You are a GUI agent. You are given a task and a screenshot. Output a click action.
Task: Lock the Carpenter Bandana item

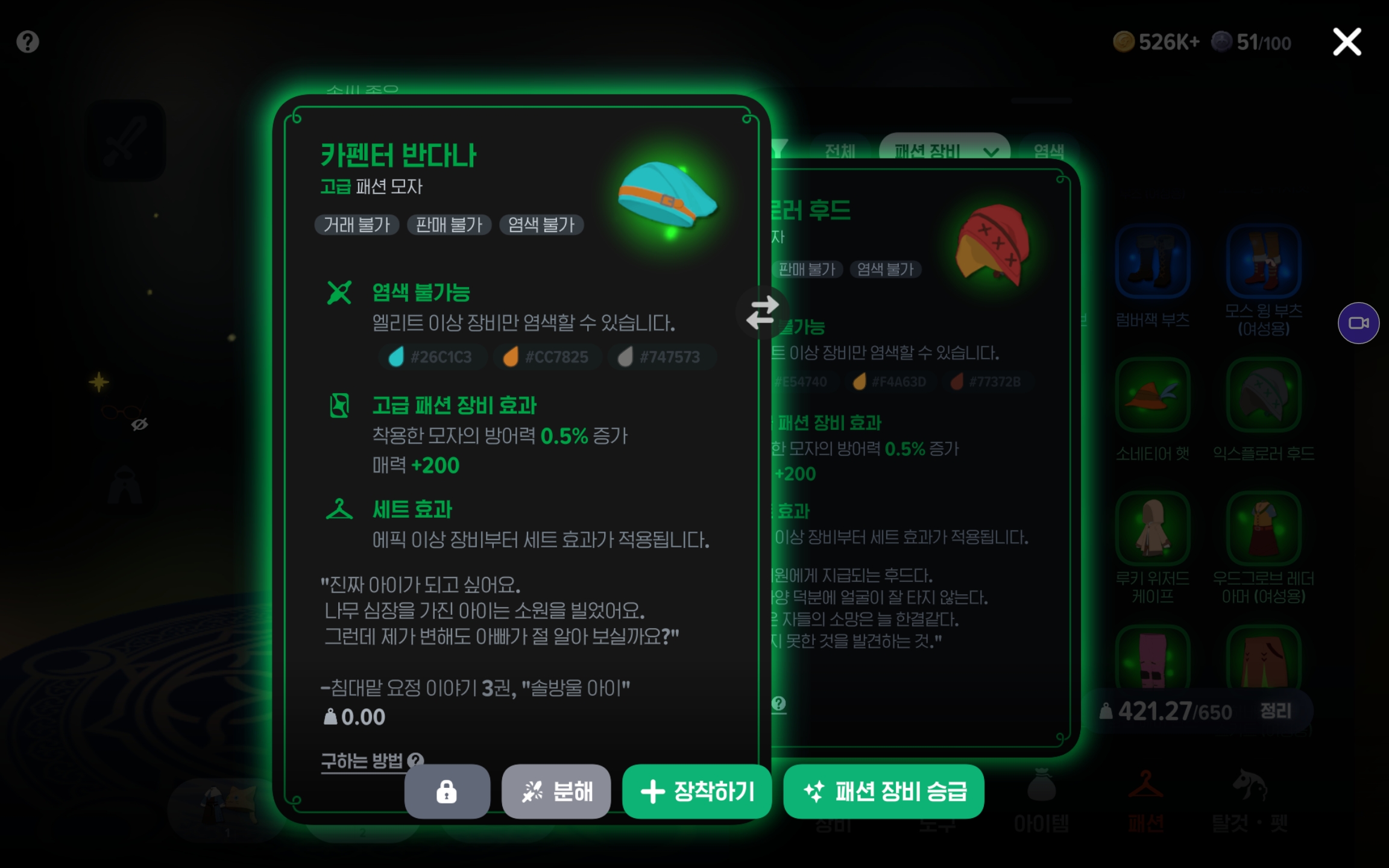[x=447, y=791]
